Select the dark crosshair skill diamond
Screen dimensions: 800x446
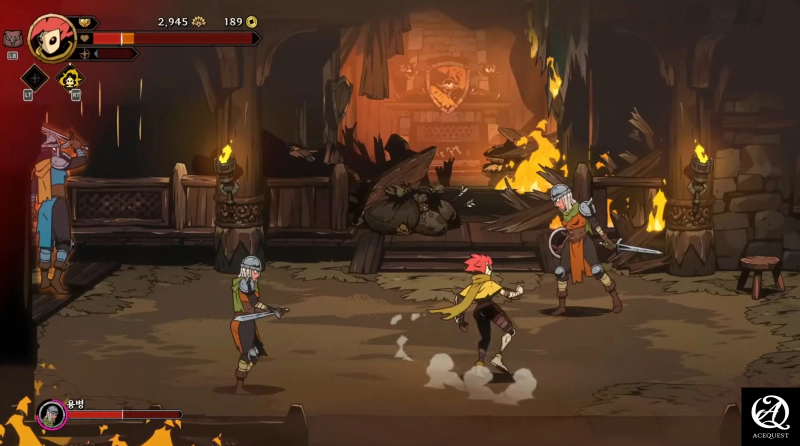35,77
